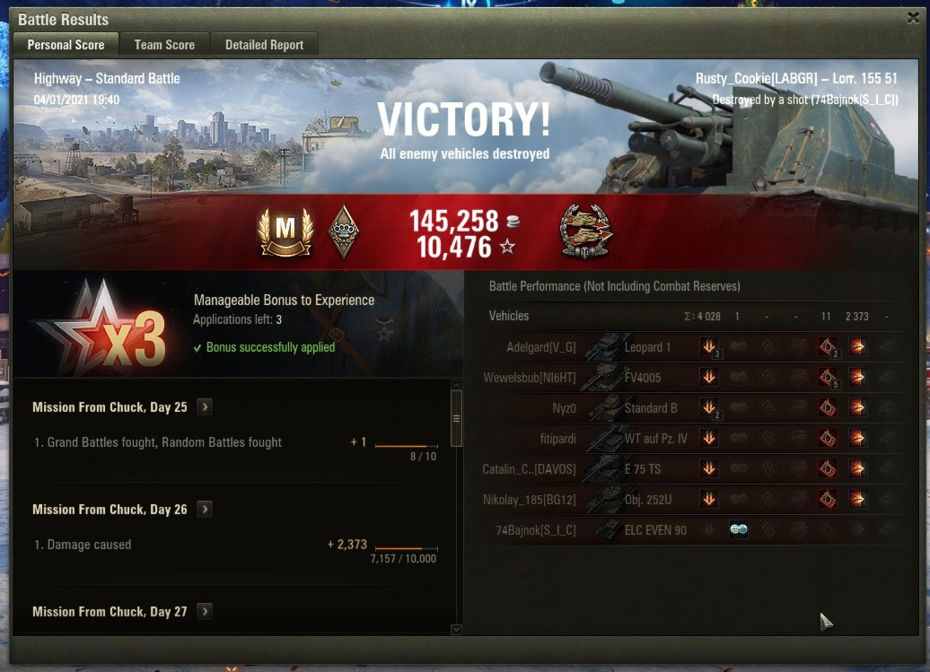Expand Mission From Chuck, Day 25 details
This screenshot has height=672, width=930.
coord(204,407)
